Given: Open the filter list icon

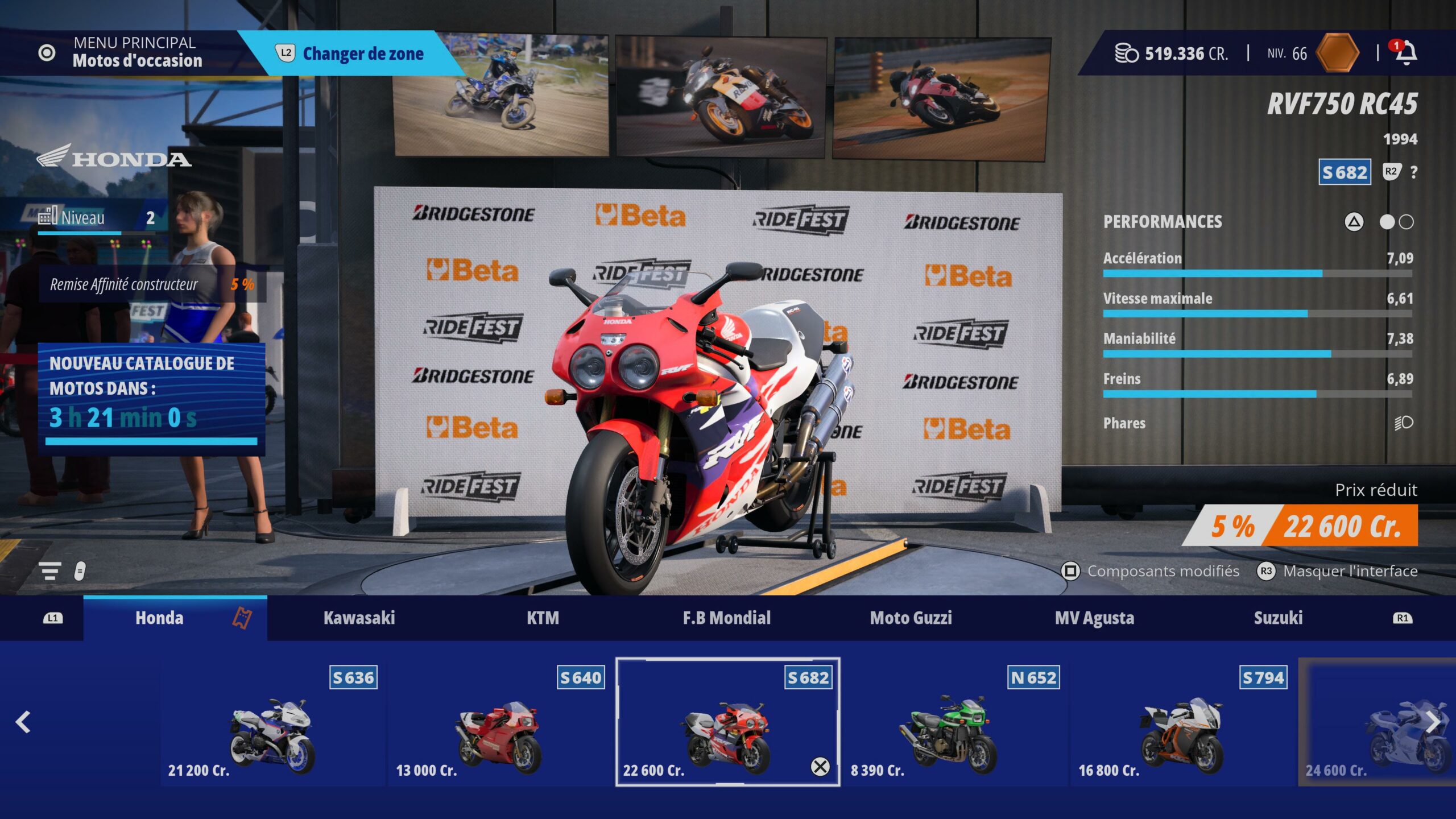Looking at the screenshot, I should (50, 570).
